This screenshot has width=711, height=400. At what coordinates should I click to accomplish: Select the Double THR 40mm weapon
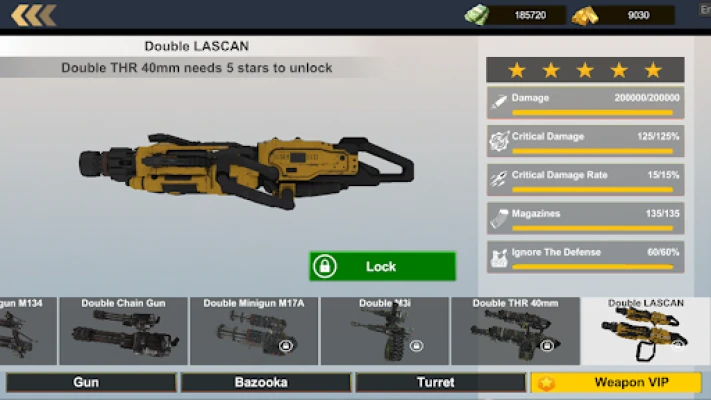point(515,331)
